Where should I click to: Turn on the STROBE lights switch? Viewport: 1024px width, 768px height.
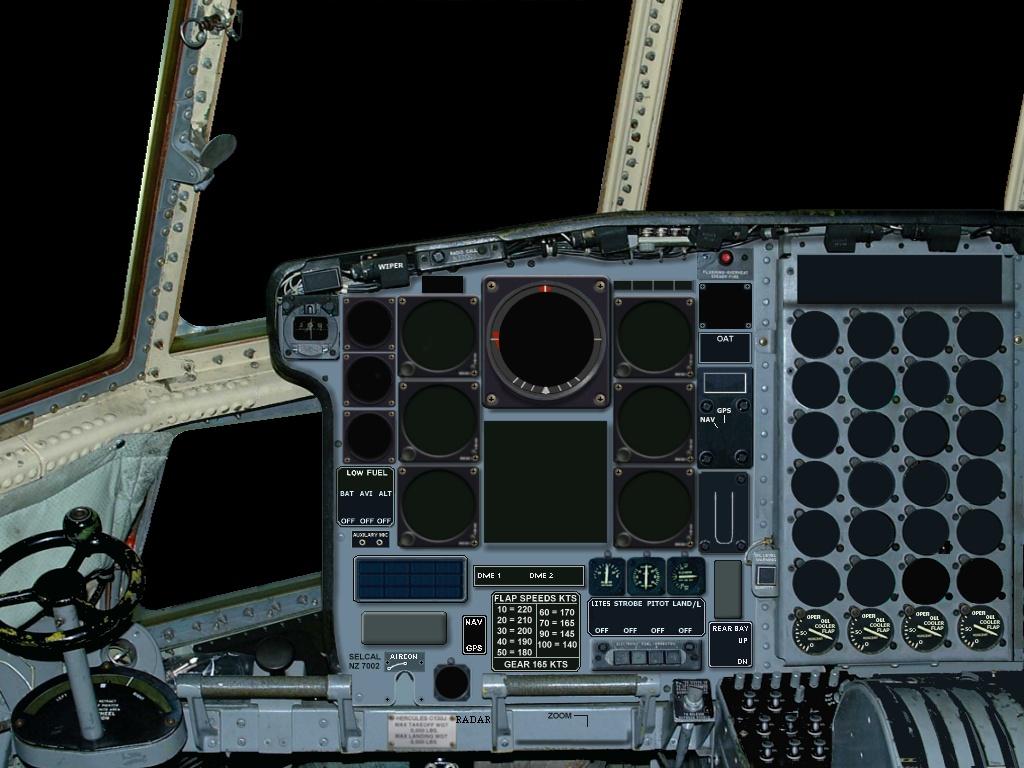coord(629,617)
